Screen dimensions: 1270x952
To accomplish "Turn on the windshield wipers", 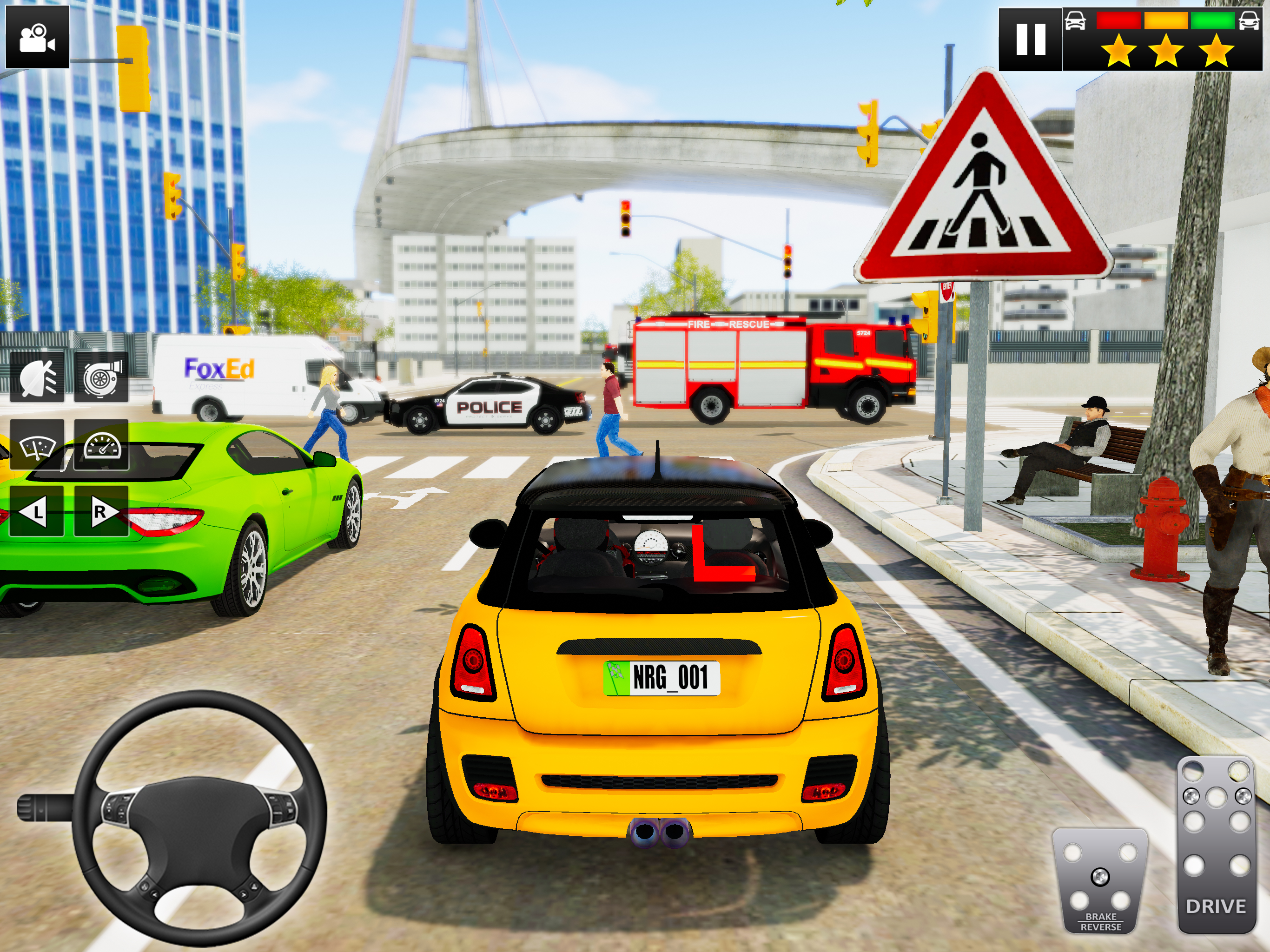I will (37, 445).
